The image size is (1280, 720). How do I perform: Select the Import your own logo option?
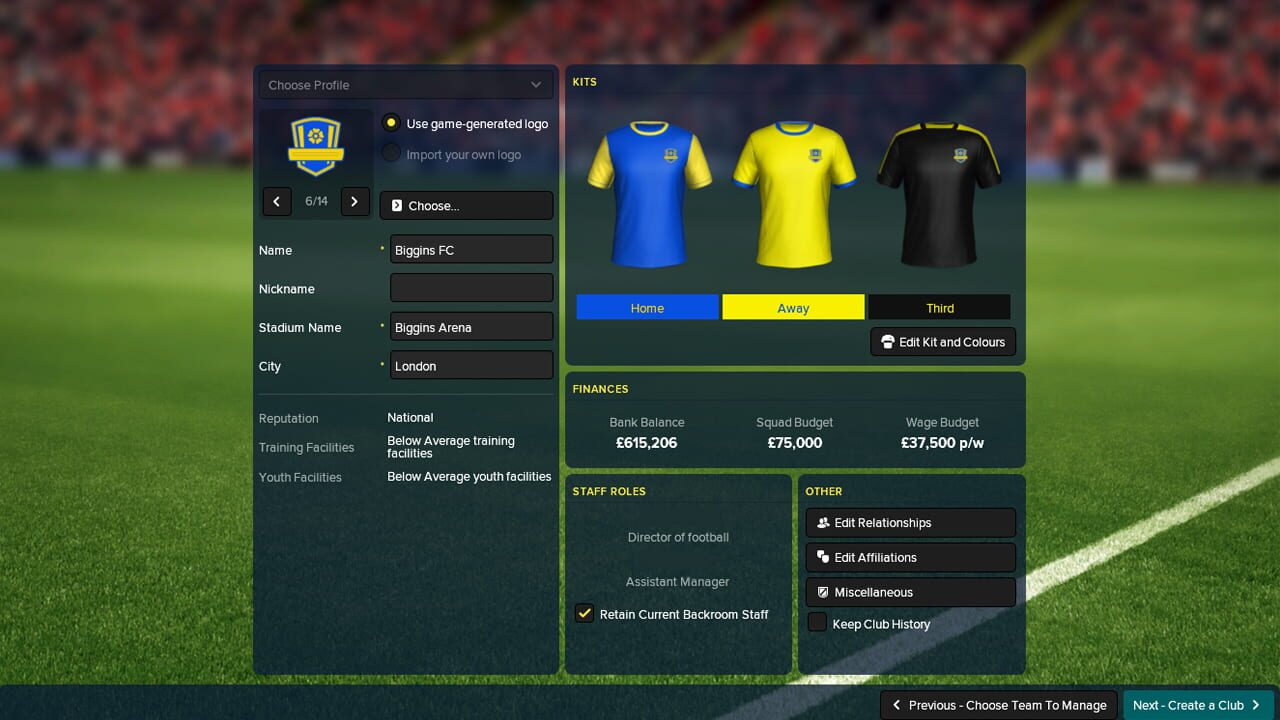point(390,155)
